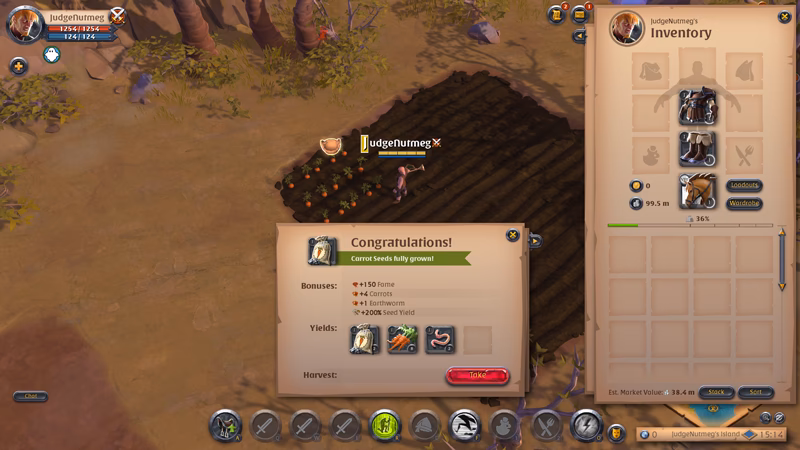Close the Inventory panel
800x450 pixels.
point(784,17)
